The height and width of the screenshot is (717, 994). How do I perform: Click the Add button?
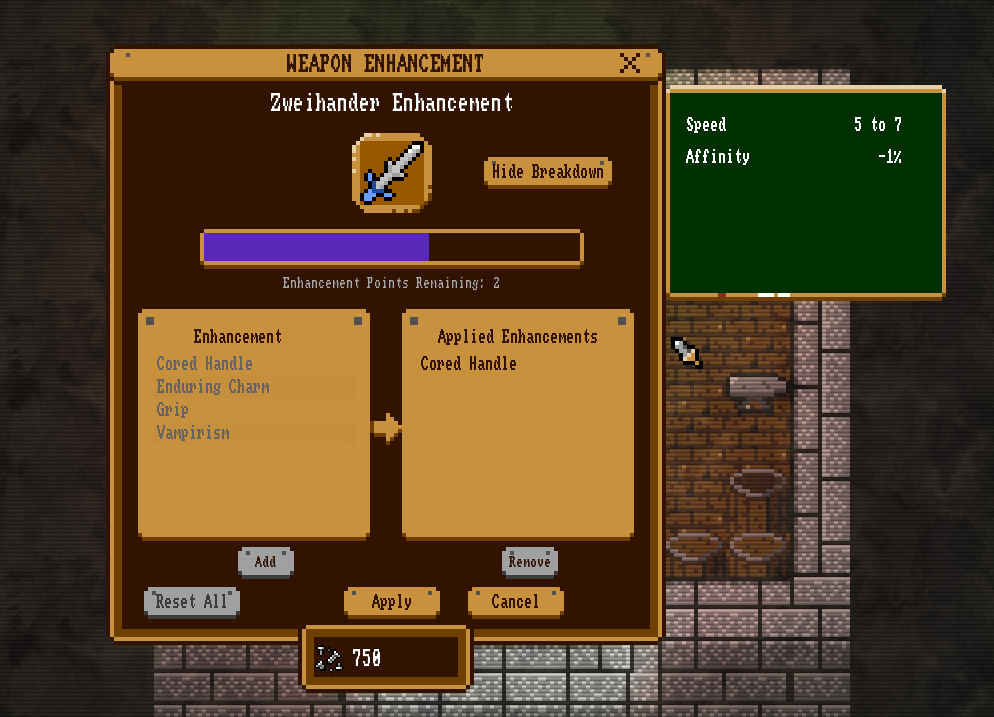pos(265,561)
